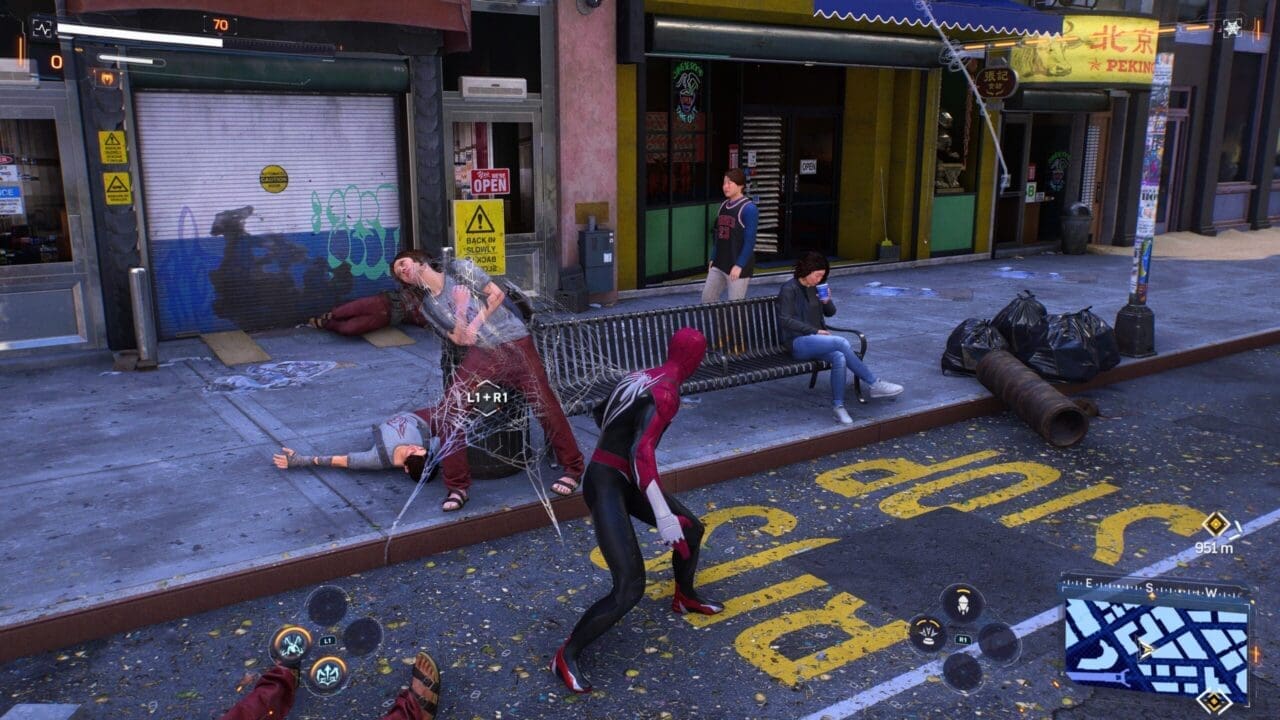The height and width of the screenshot is (720, 1280).
Task: Use the web-burst gadget icon
Action: click(x=927, y=634)
